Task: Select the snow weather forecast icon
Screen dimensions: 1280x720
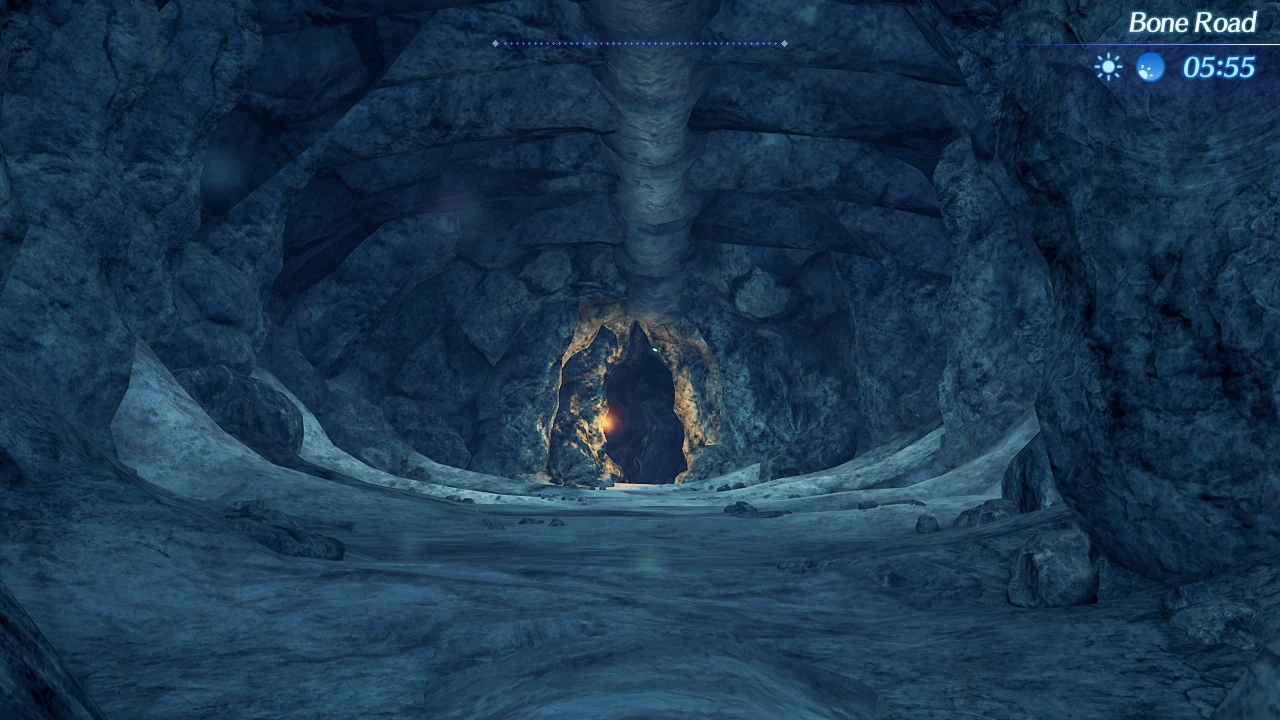Action: (1150, 67)
